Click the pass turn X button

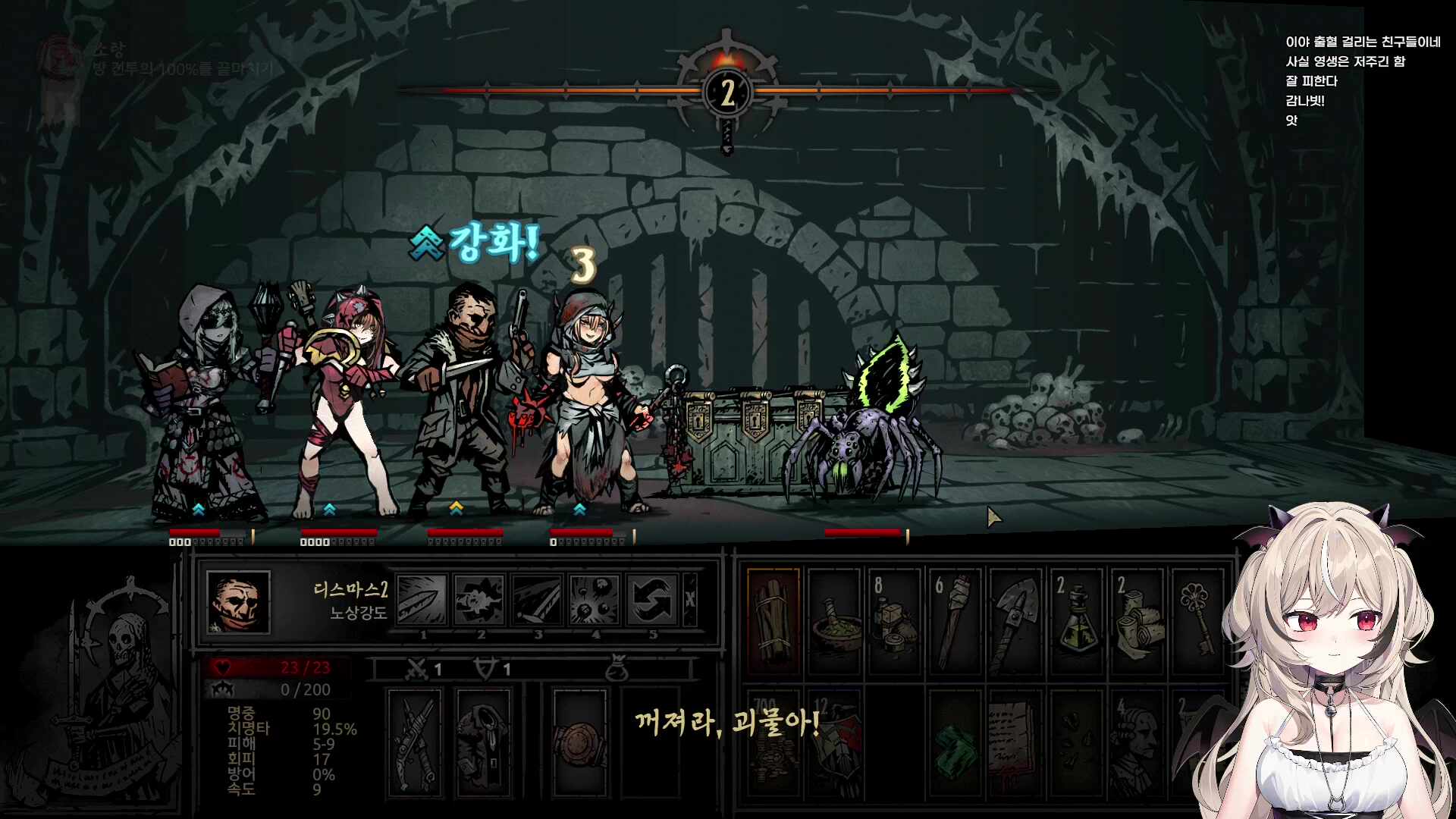(x=690, y=600)
